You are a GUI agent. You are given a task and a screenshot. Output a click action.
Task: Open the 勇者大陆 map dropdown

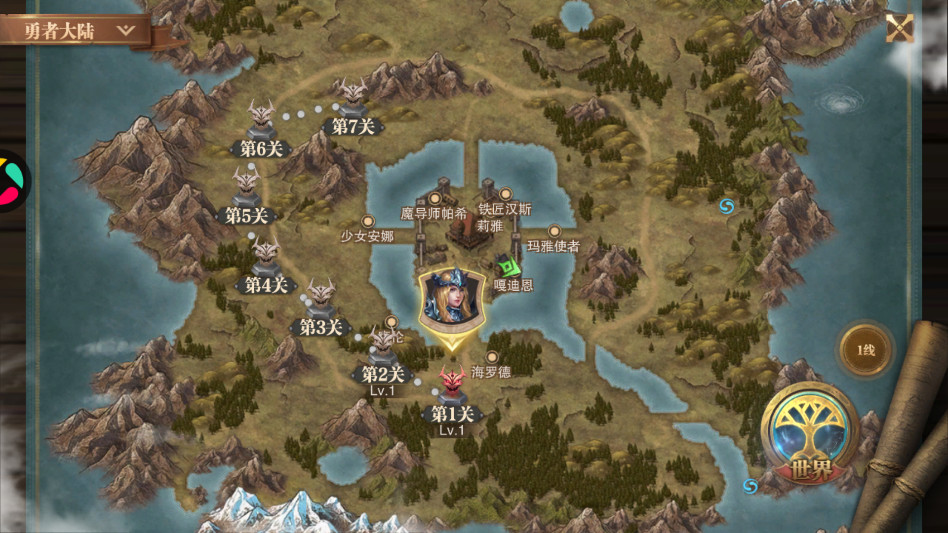[76, 30]
